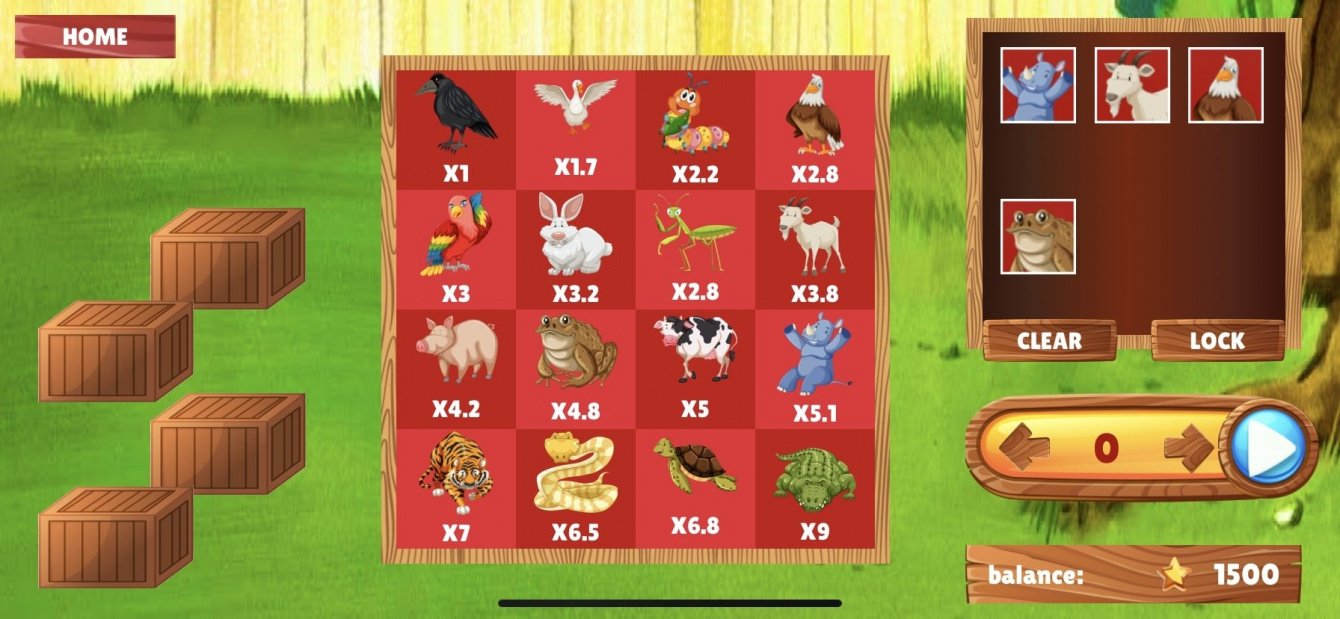Clear the selected animals with CLEAR

point(1049,340)
